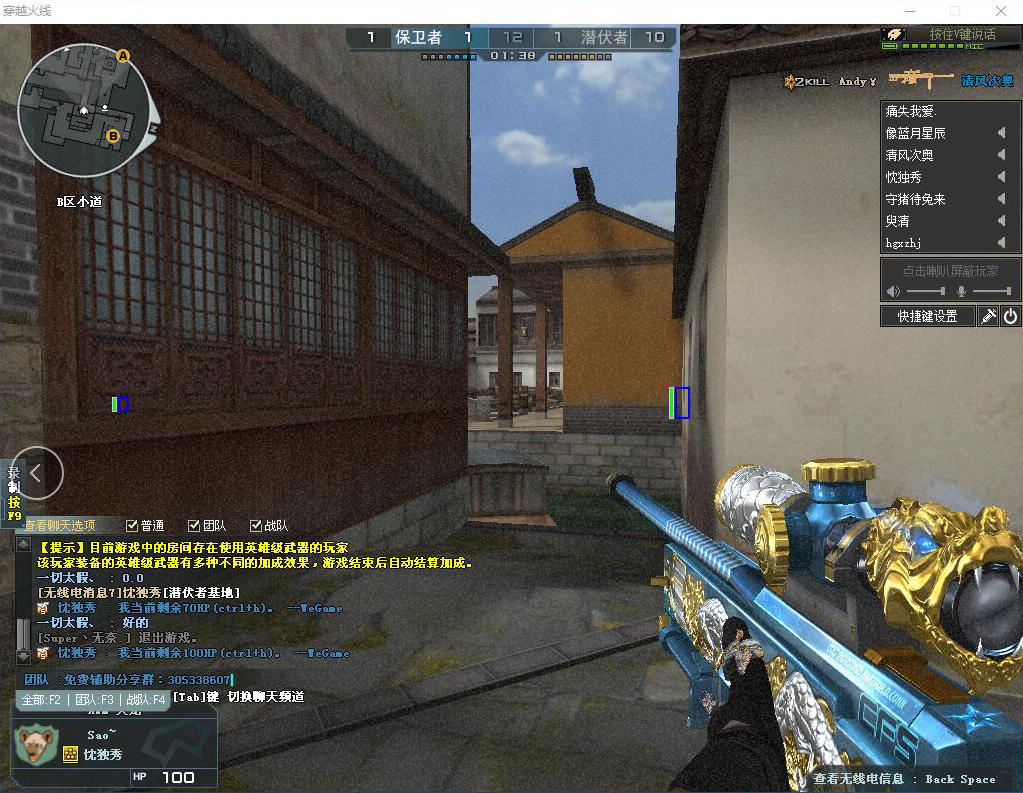Viewport: 1023px width, 793px height.
Task: Select player 像蓝月星辰 in voice list
Action: [915, 133]
